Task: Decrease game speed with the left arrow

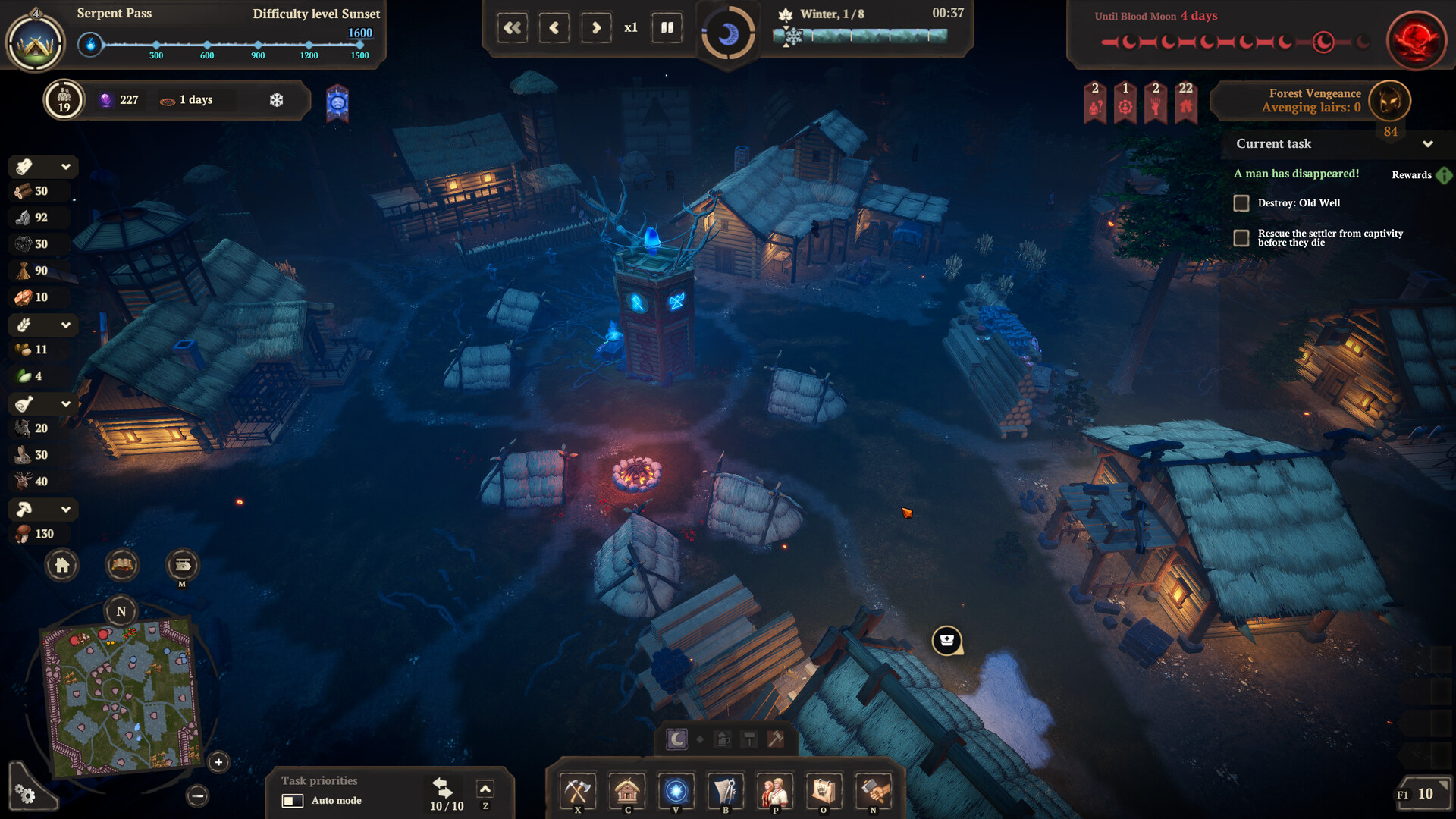Action: [x=554, y=28]
